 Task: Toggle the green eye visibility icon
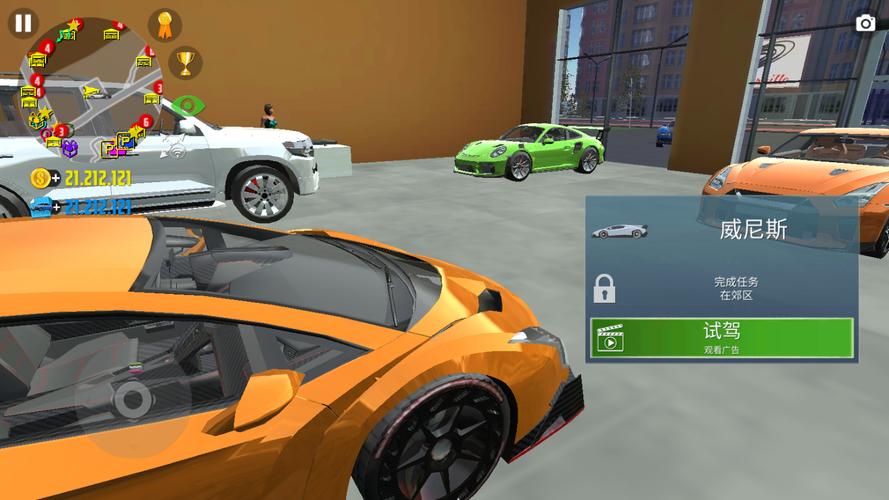[186, 105]
